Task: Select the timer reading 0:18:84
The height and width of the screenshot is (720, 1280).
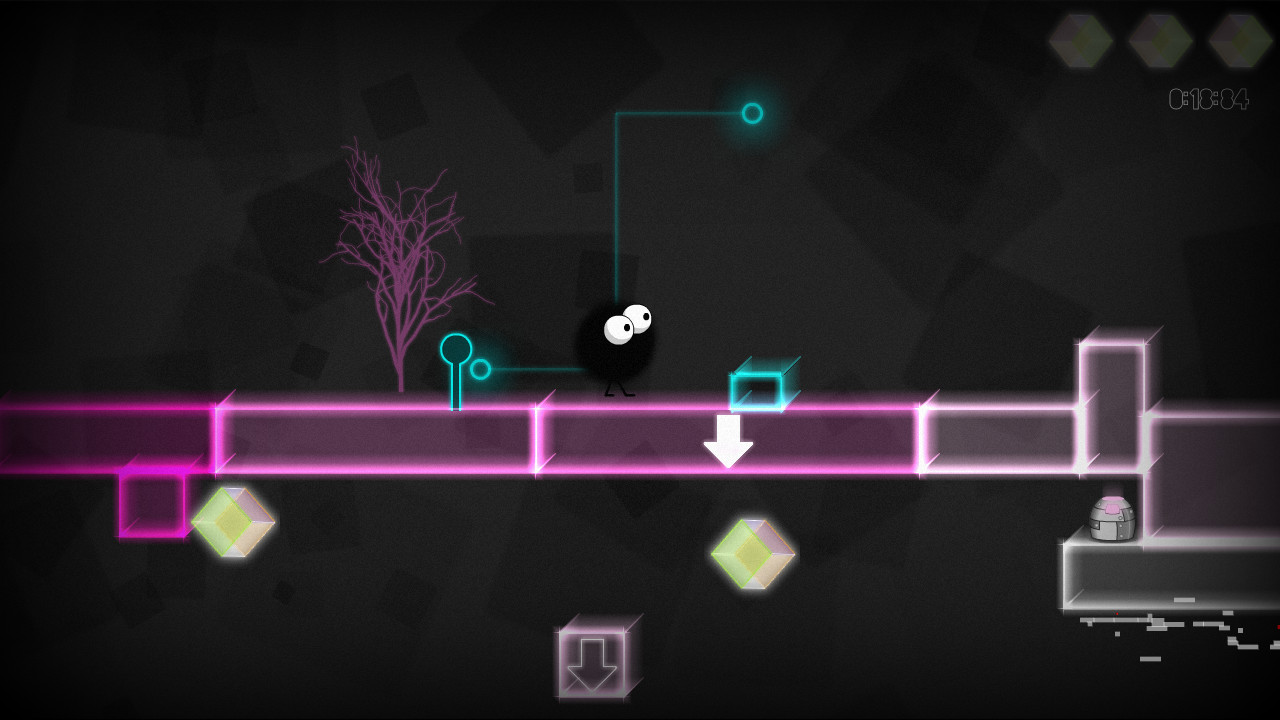Action: tap(1207, 96)
